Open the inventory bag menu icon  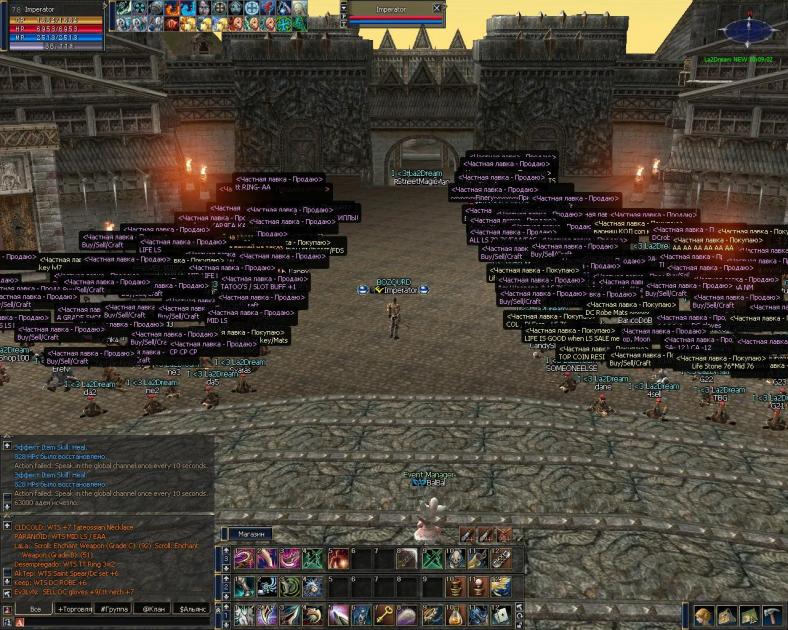[x=726, y=616]
